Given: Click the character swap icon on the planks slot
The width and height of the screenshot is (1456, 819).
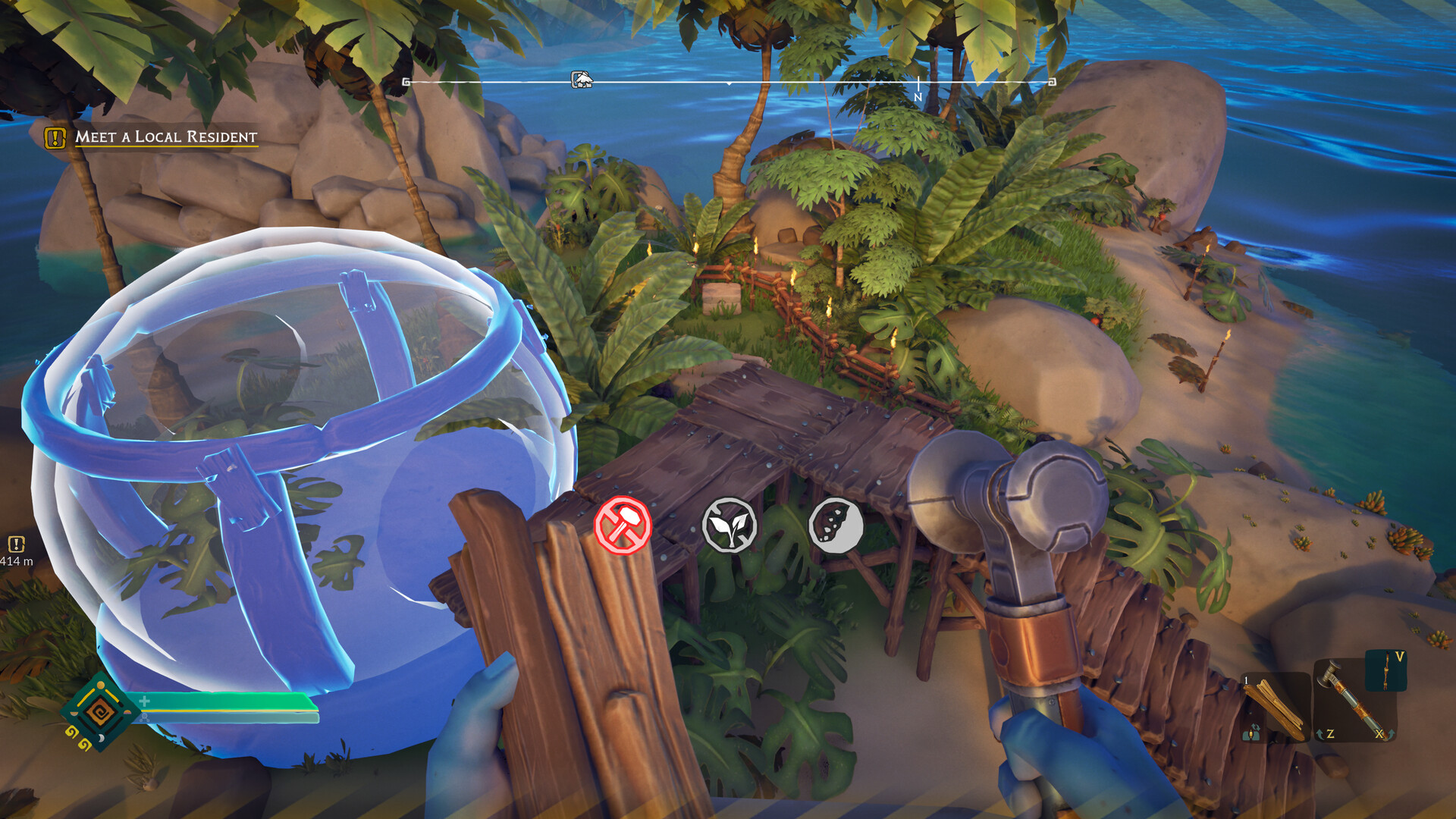Looking at the screenshot, I should point(1252,733).
